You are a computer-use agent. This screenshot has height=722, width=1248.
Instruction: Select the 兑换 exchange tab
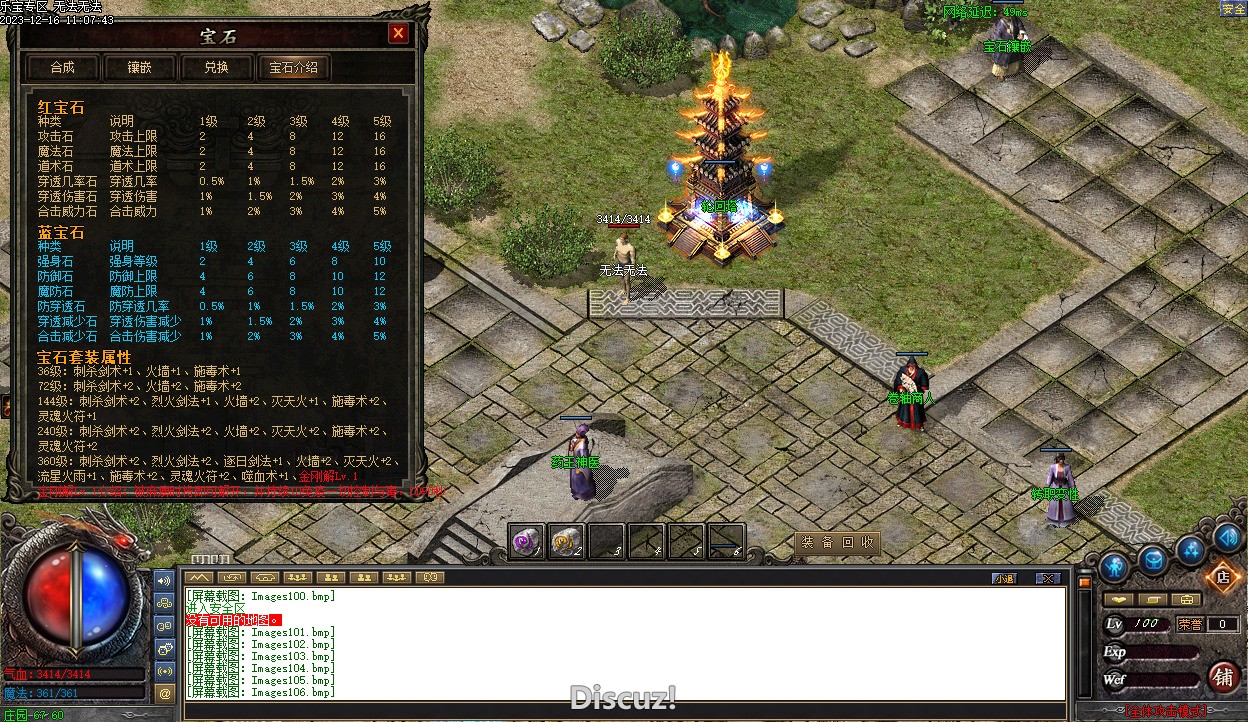216,67
